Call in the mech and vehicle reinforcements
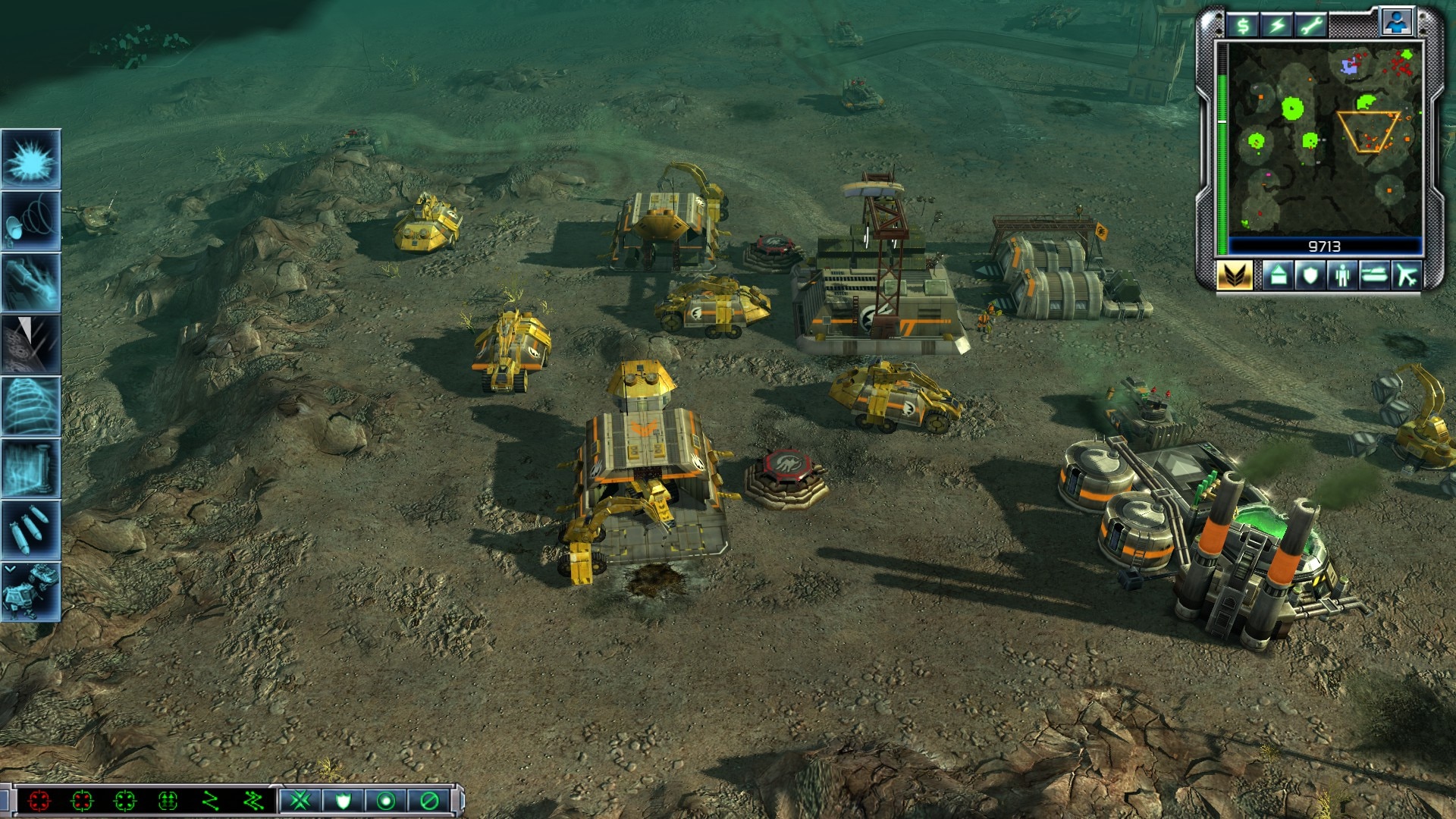This screenshot has width=1456, height=819. click(x=31, y=592)
